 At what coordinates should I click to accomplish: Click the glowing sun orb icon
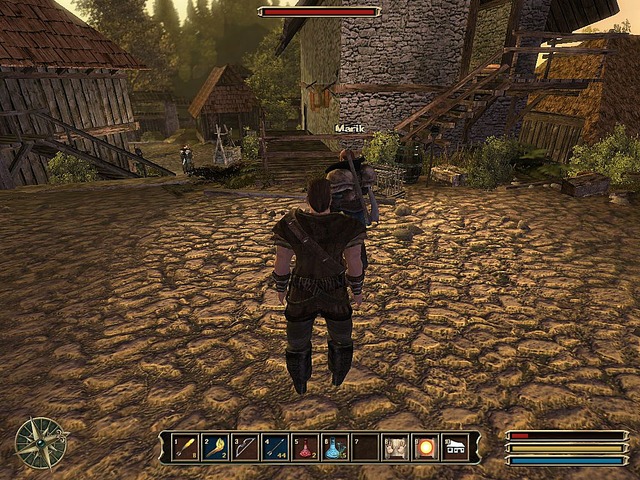pos(426,446)
